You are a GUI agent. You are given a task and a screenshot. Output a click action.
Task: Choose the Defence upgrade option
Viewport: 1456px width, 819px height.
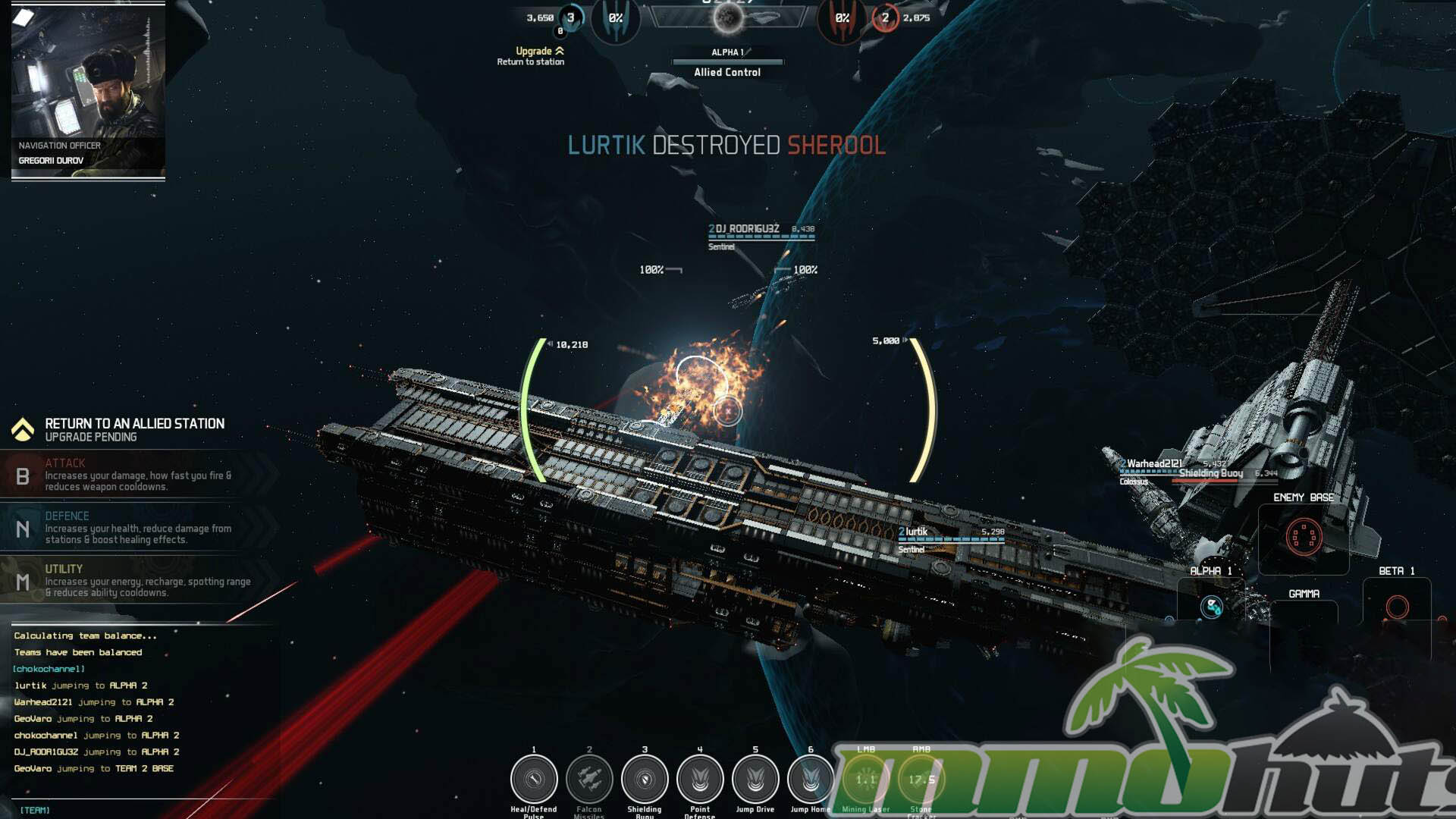[136, 529]
